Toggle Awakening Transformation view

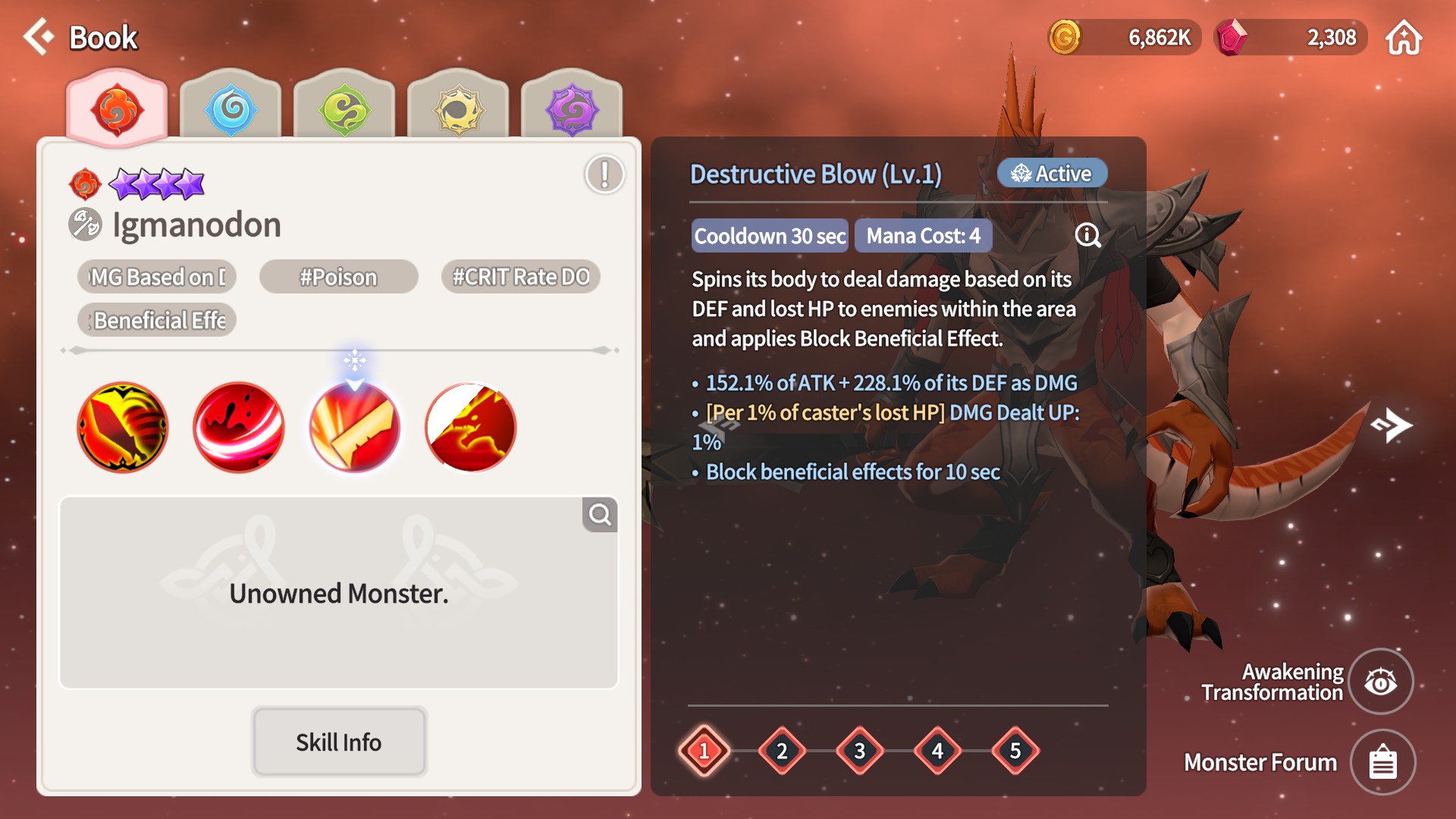click(1381, 682)
